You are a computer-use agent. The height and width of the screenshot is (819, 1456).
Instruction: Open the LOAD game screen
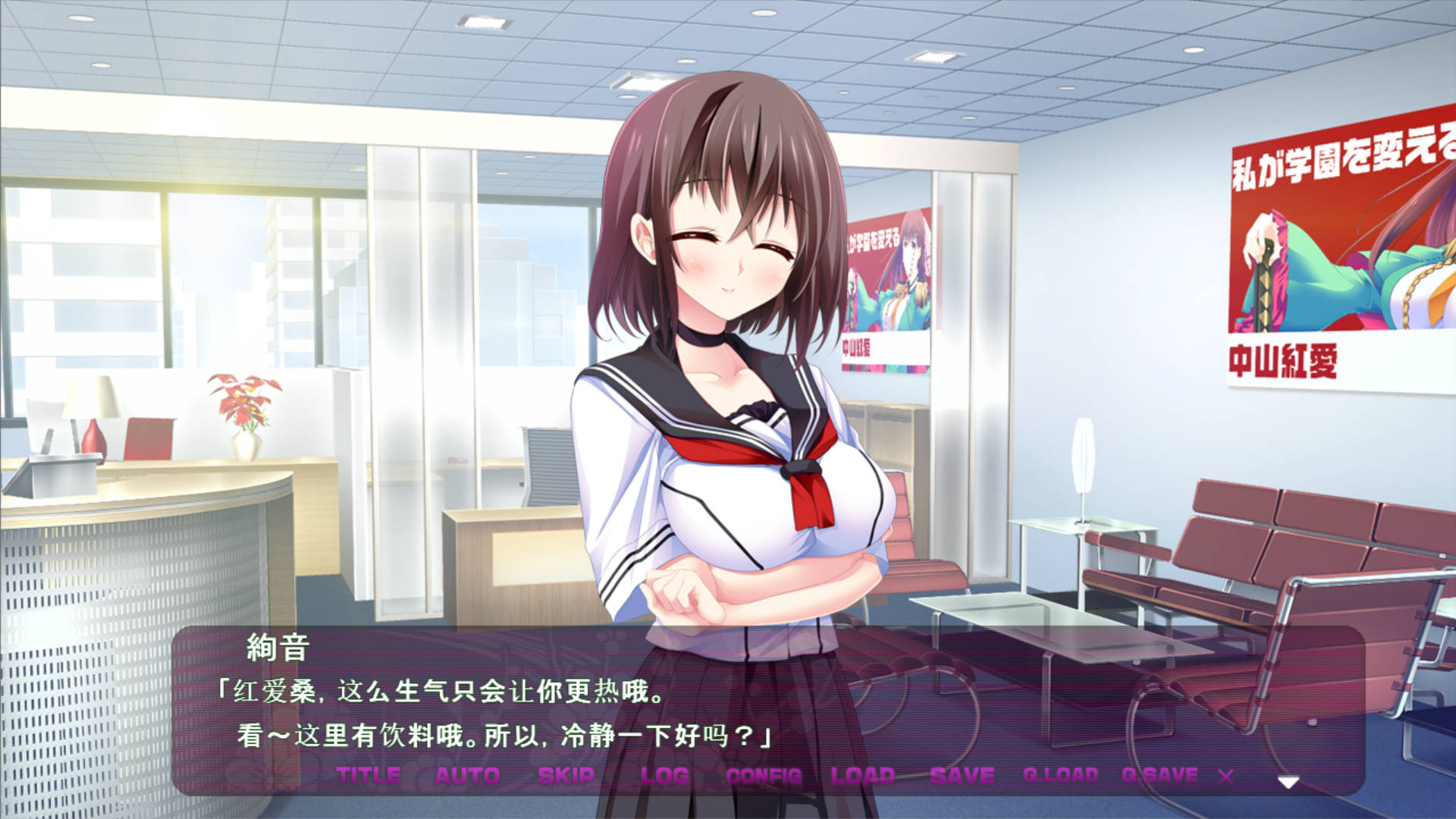864,776
